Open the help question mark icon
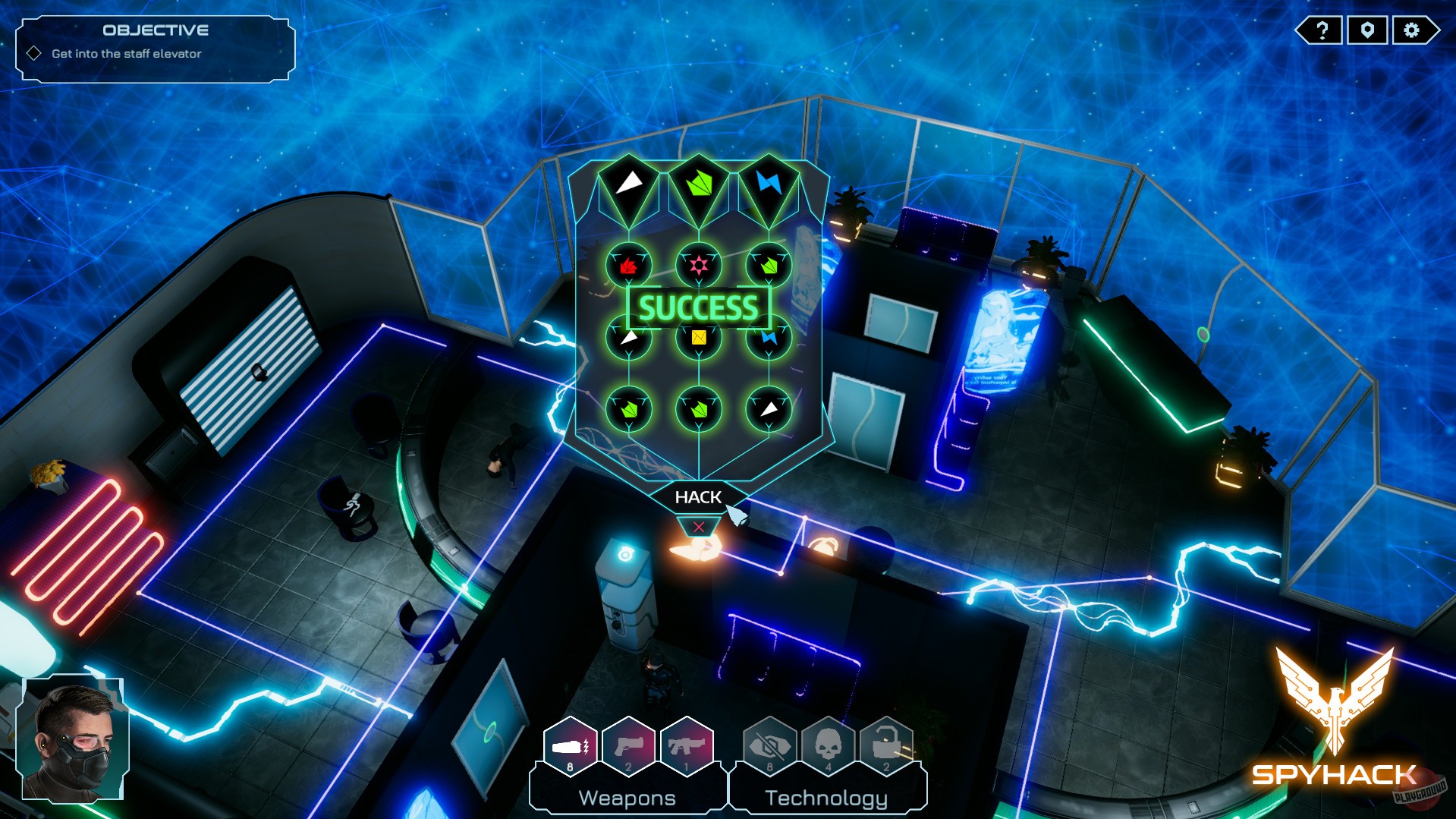 click(x=1320, y=31)
